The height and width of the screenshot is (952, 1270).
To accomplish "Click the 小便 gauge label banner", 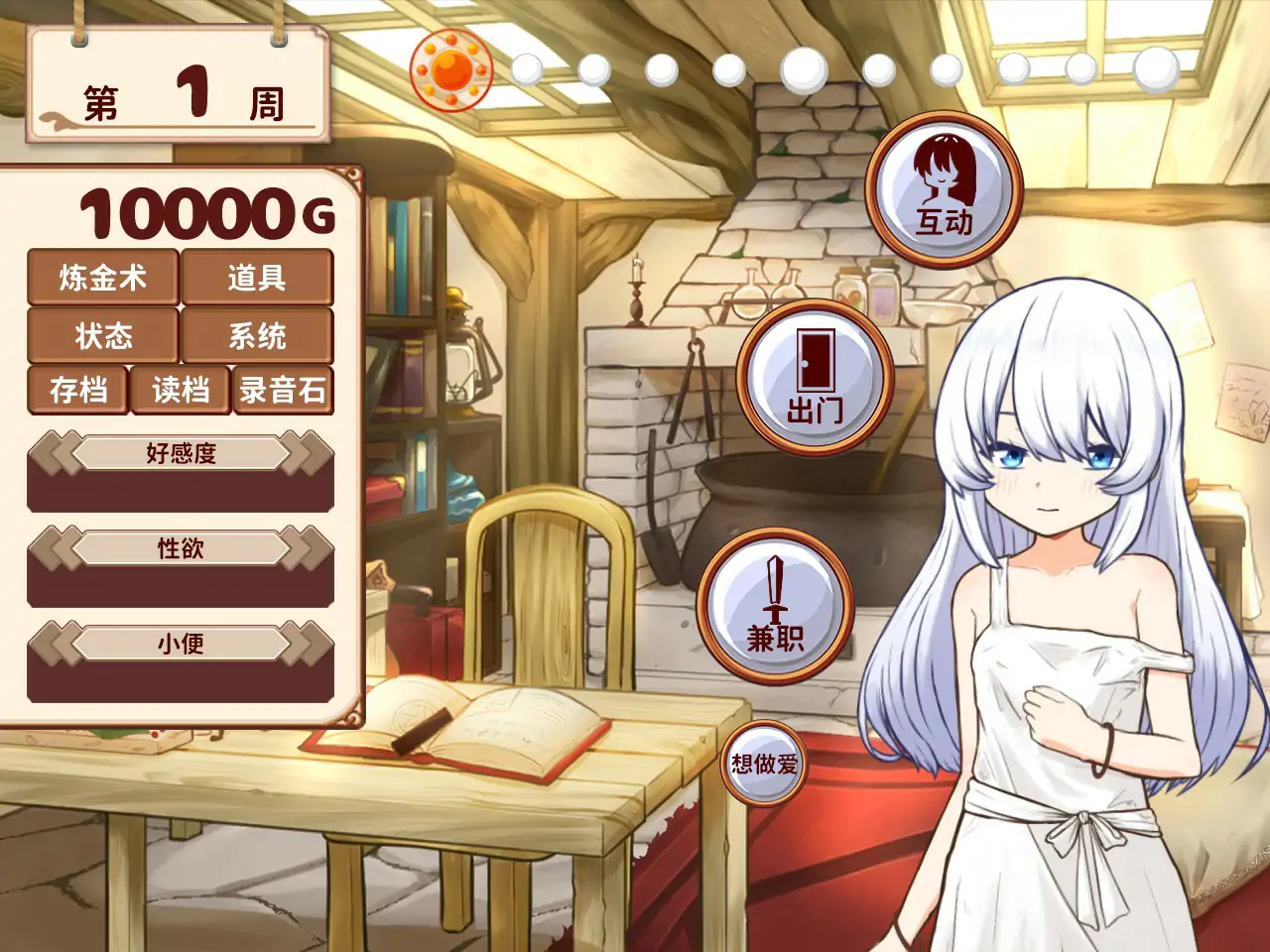I will tap(179, 643).
